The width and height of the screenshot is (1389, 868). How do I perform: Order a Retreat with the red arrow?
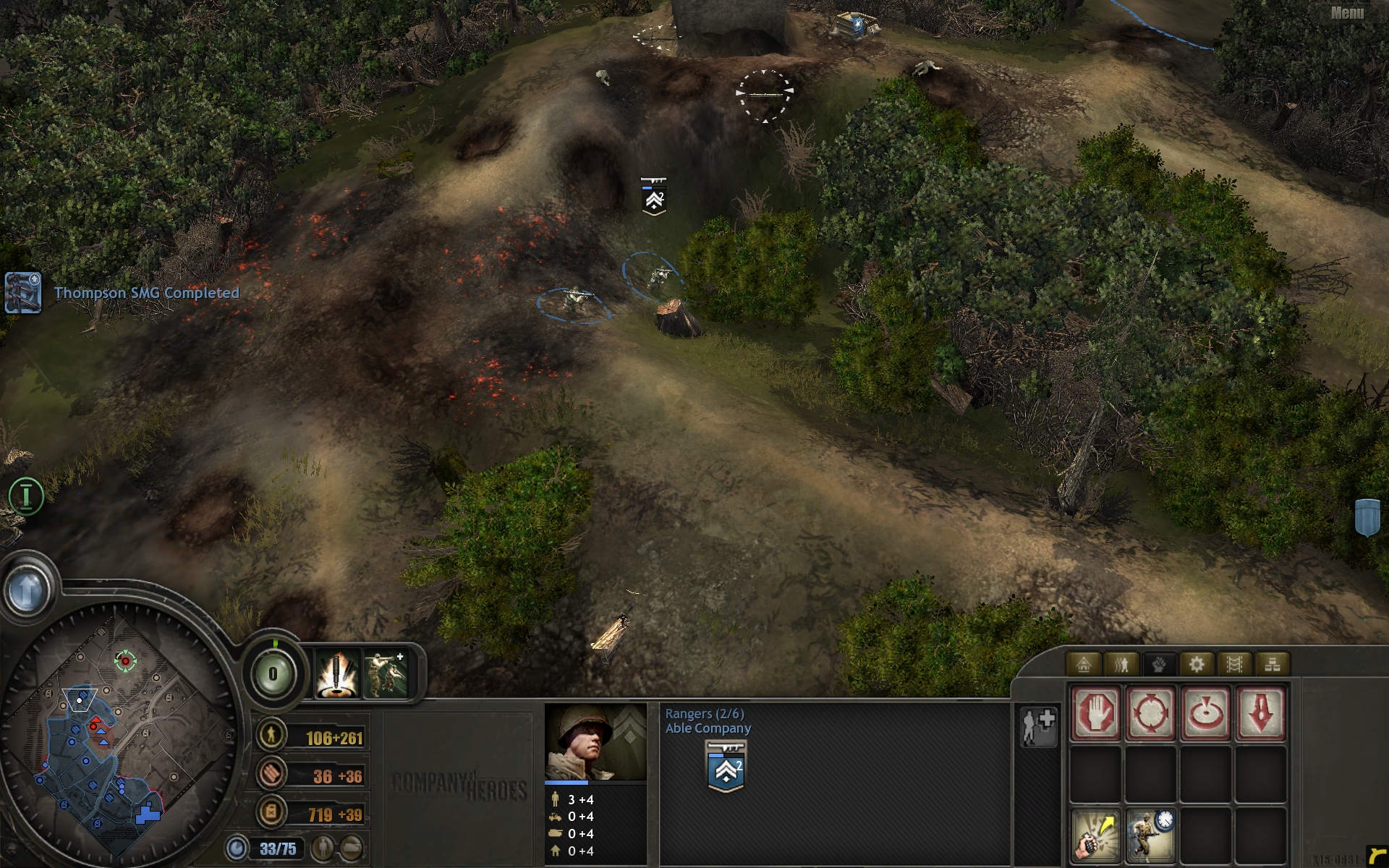[x=1260, y=714]
